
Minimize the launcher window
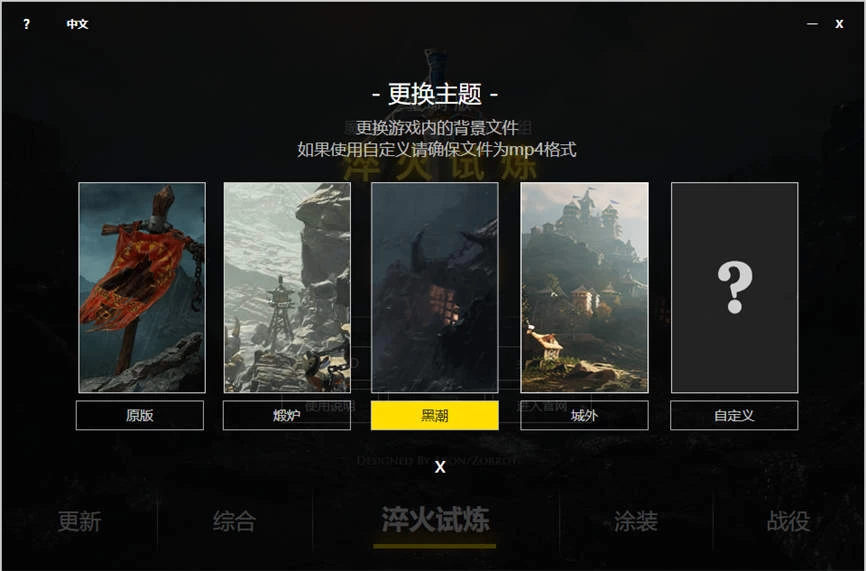pyautogui.click(x=812, y=24)
